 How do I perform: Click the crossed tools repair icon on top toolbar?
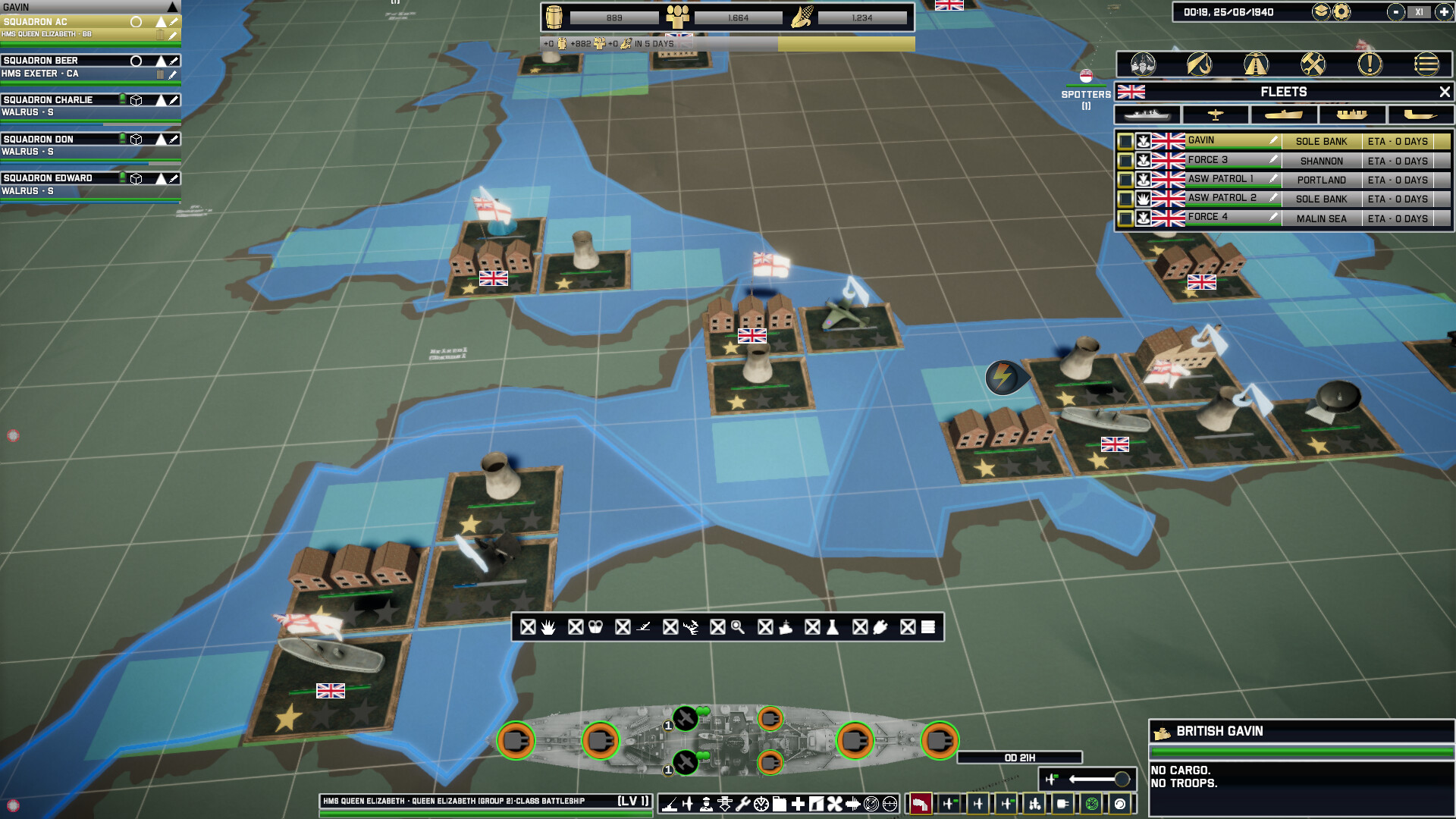tap(1313, 65)
